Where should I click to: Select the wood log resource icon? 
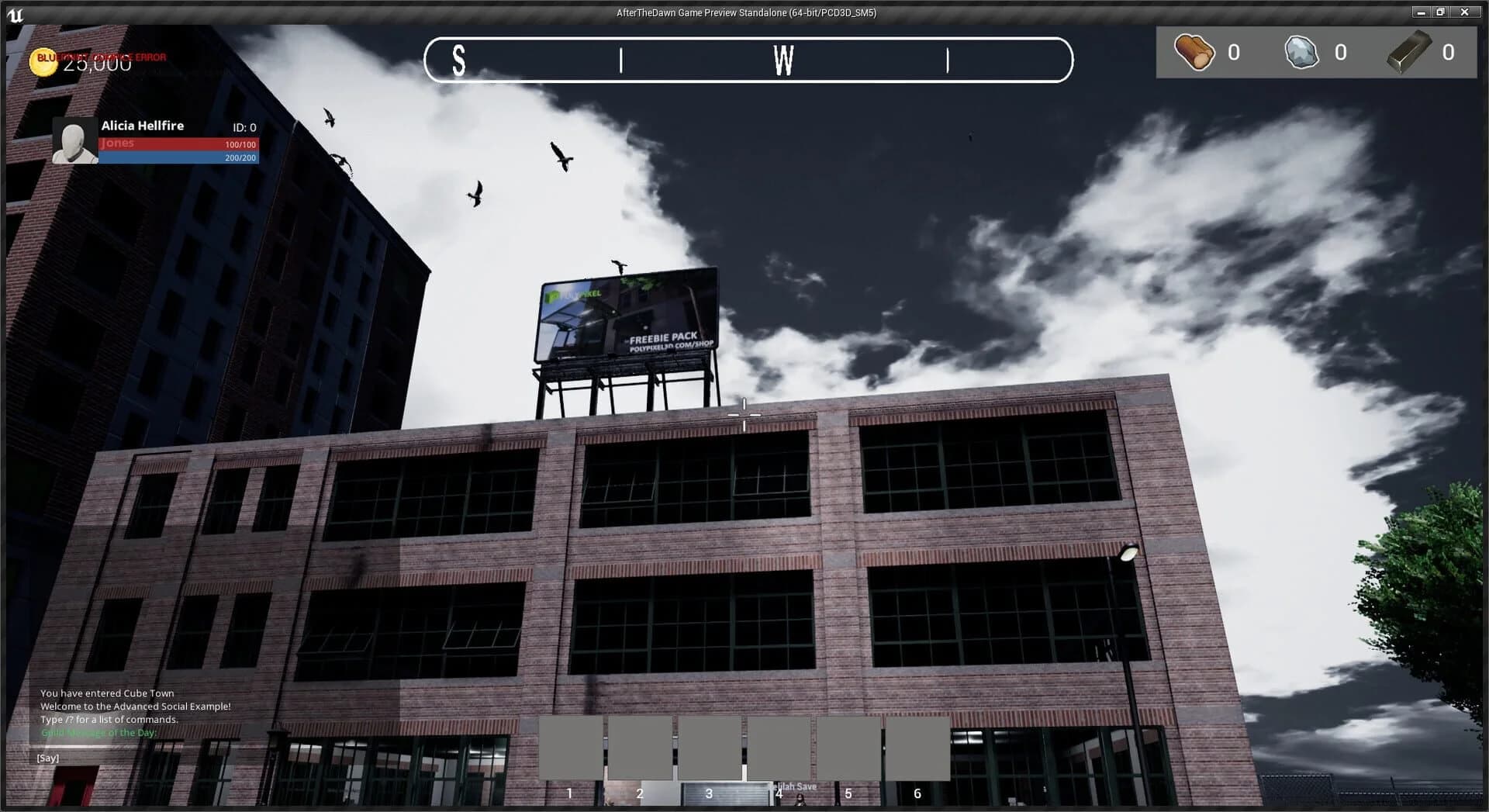(1194, 52)
